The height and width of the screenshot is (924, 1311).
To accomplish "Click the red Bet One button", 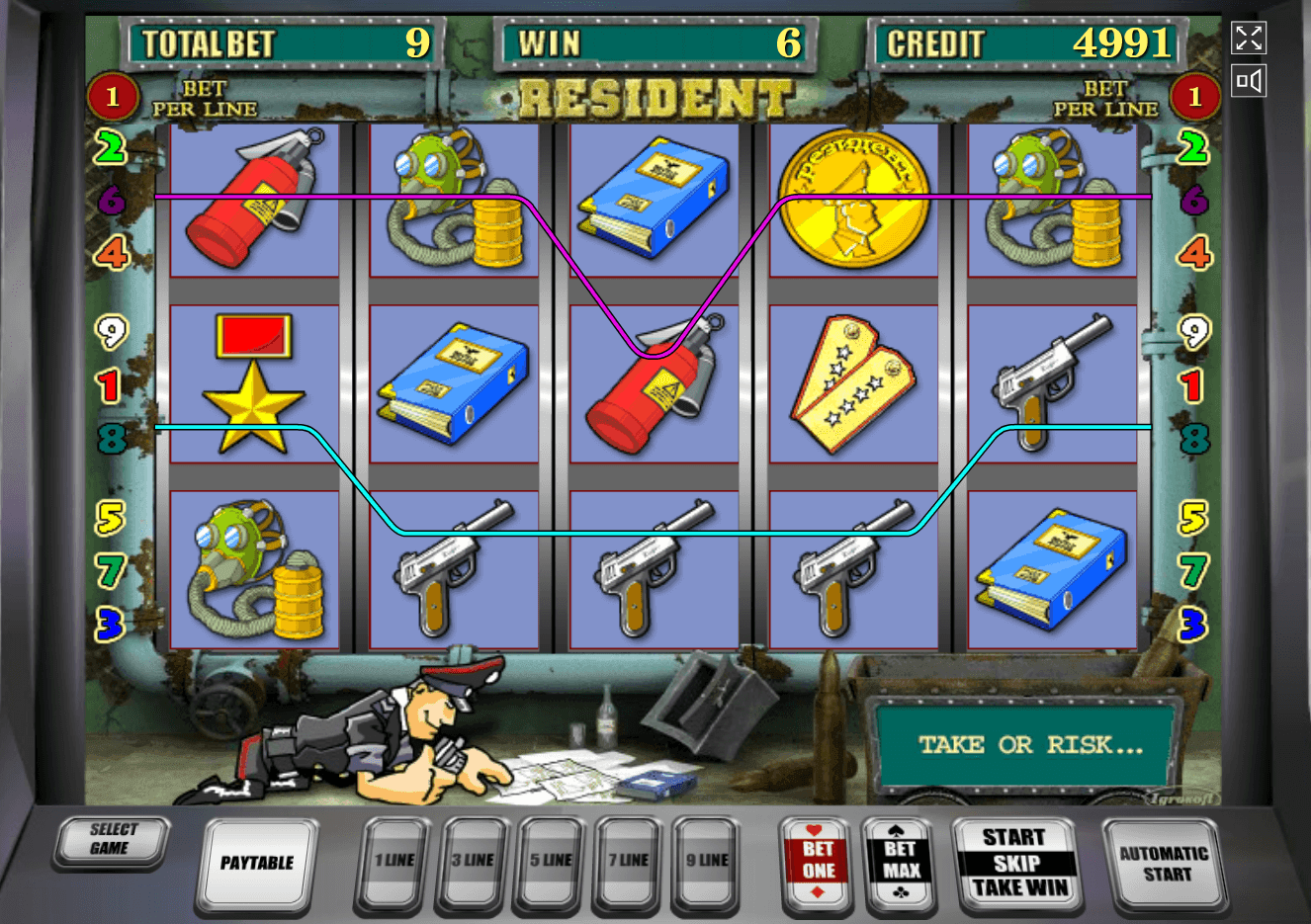I will pyautogui.click(x=818, y=862).
